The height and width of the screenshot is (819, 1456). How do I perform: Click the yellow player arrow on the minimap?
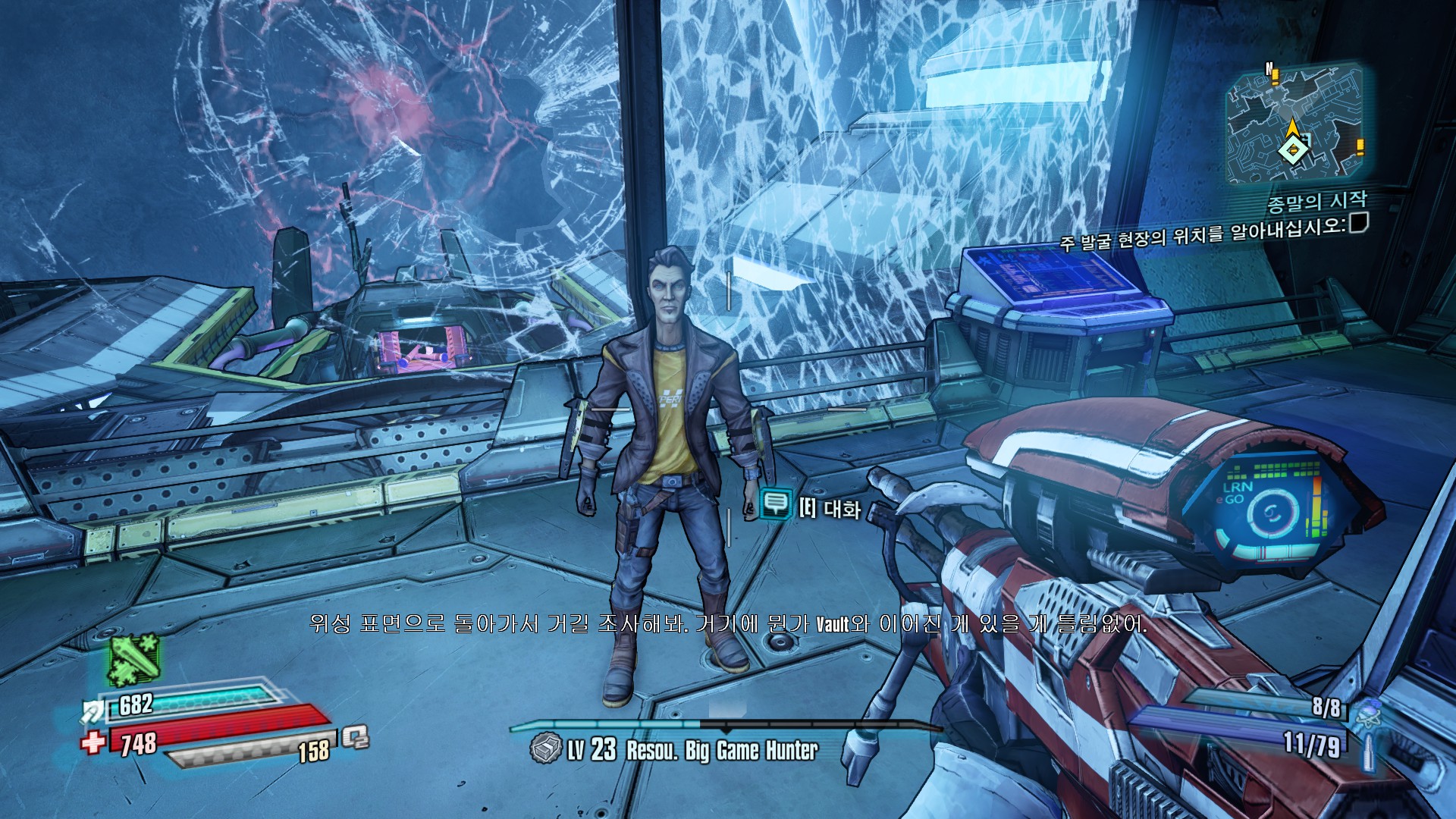pyautogui.click(x=1291, y=129)
